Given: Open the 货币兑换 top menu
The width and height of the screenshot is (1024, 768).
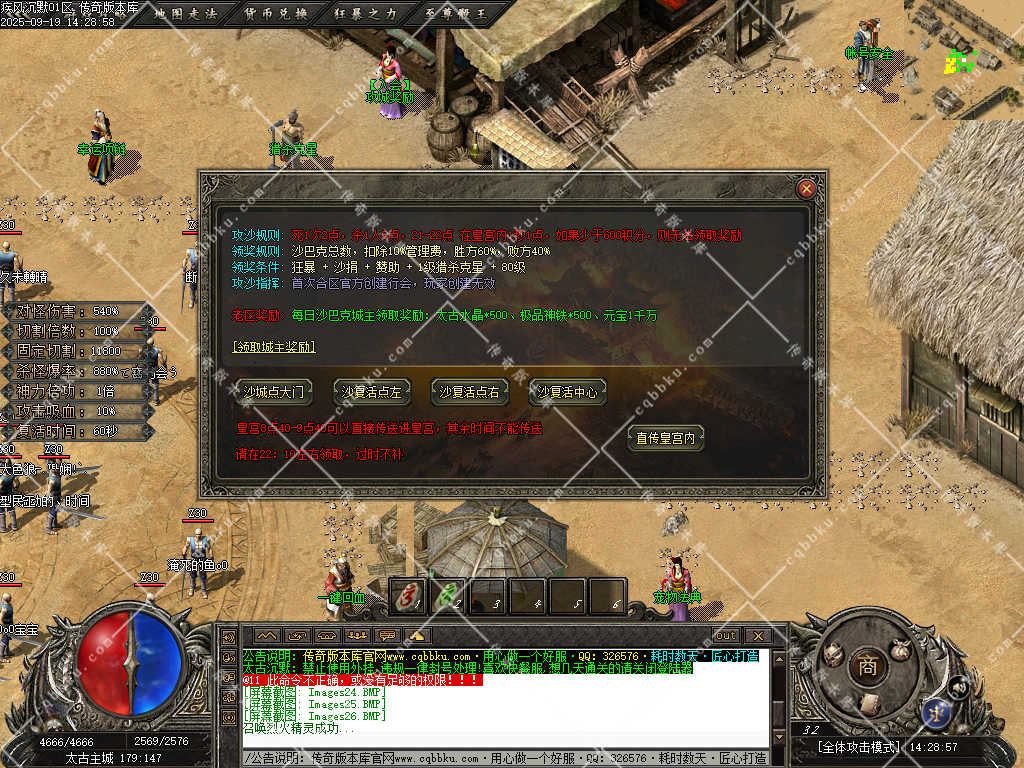Looking at the screenshot, I should coord(277,13).
